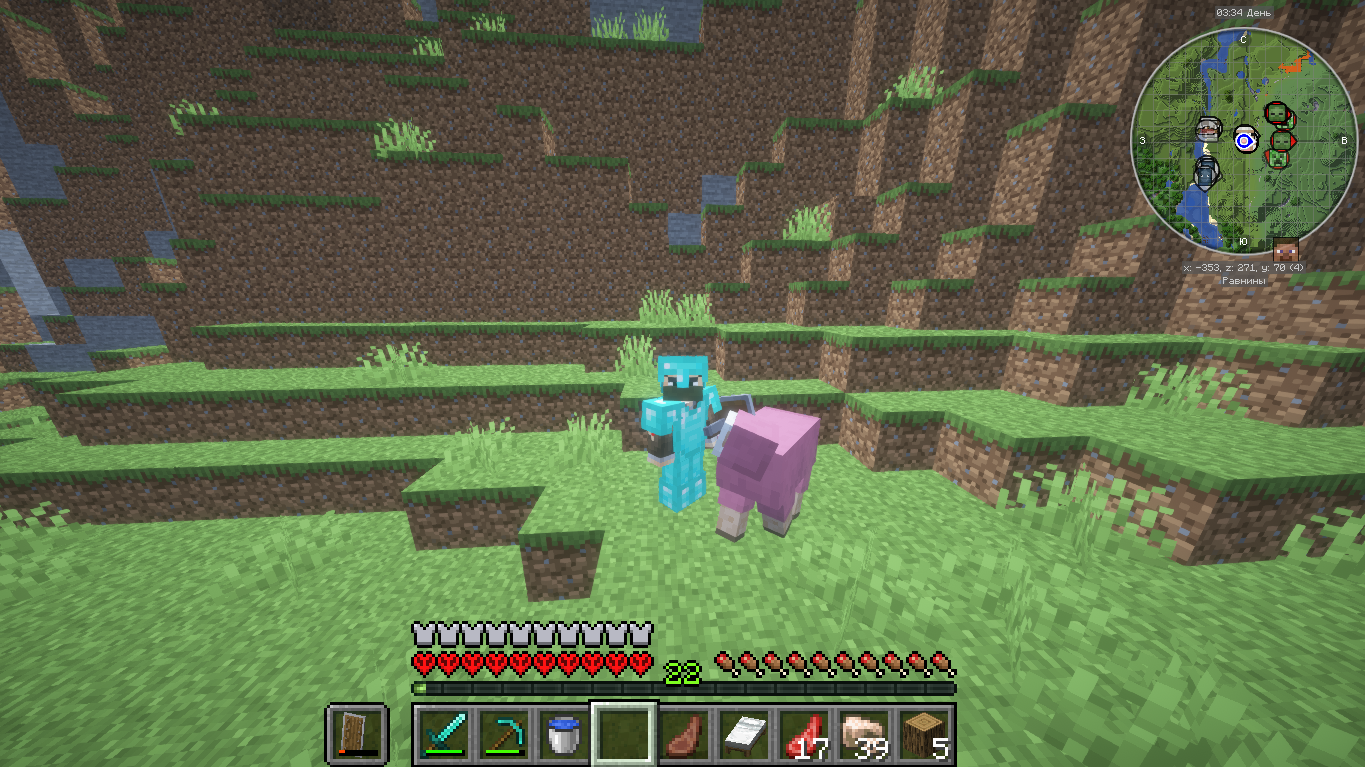The height and width of the screenshot is (767, 1365).
Task: Select the white bed hotbar slot
Action: [744, 734]
